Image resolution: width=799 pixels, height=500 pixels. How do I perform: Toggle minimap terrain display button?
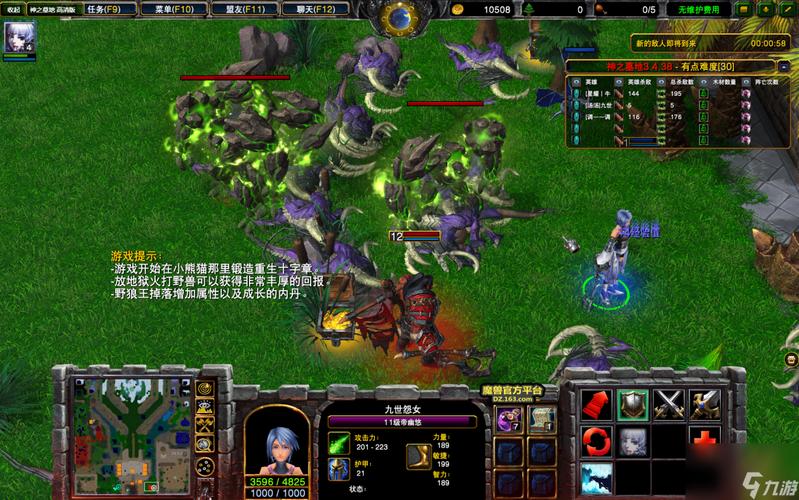coord(205,407)
